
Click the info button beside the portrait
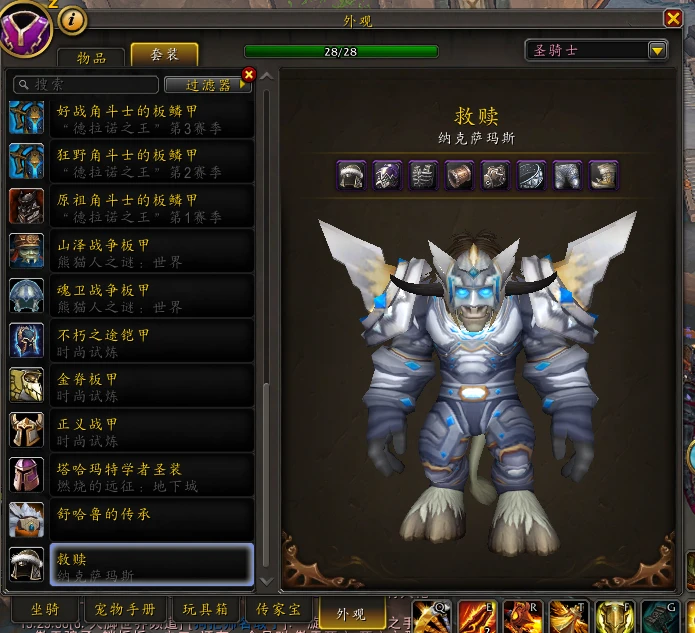click(73, 21)
